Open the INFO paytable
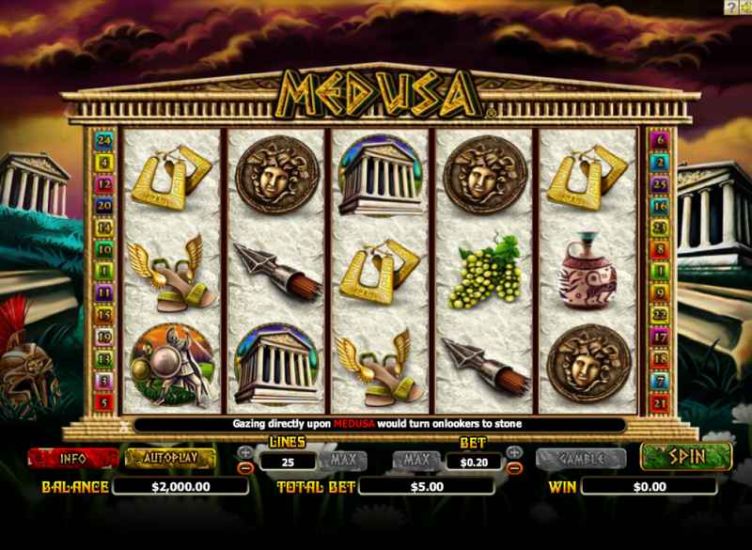This screenshot has width=752, height=550. coord(87,459)
